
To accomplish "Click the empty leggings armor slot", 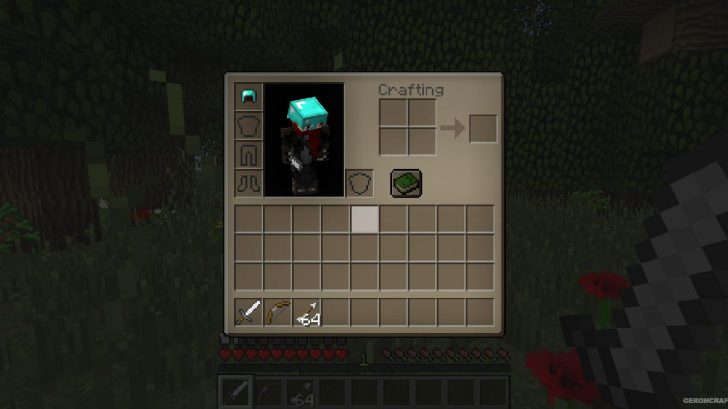I will point(248,155).
